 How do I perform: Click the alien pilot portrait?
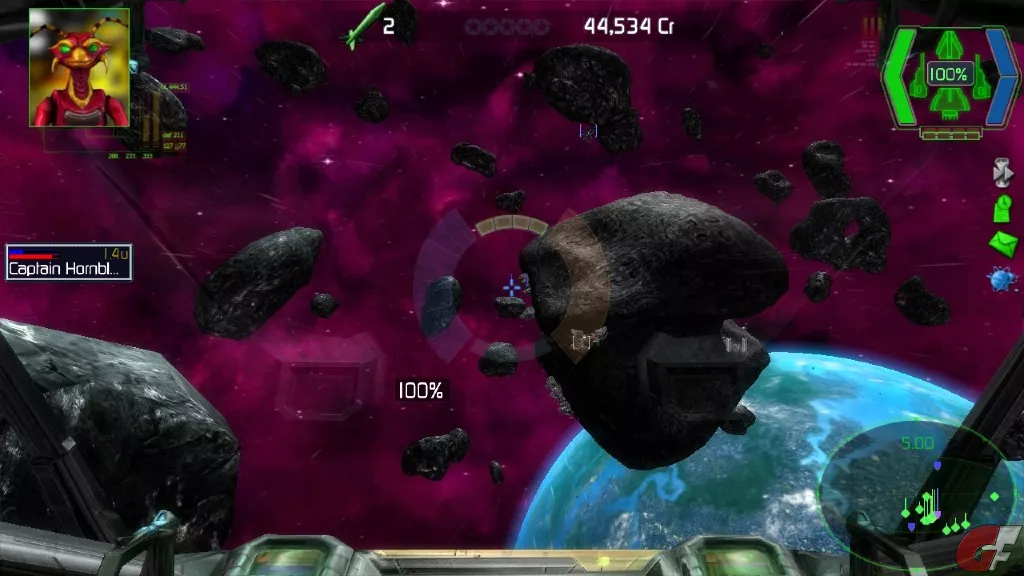click(x=79, y=68)
